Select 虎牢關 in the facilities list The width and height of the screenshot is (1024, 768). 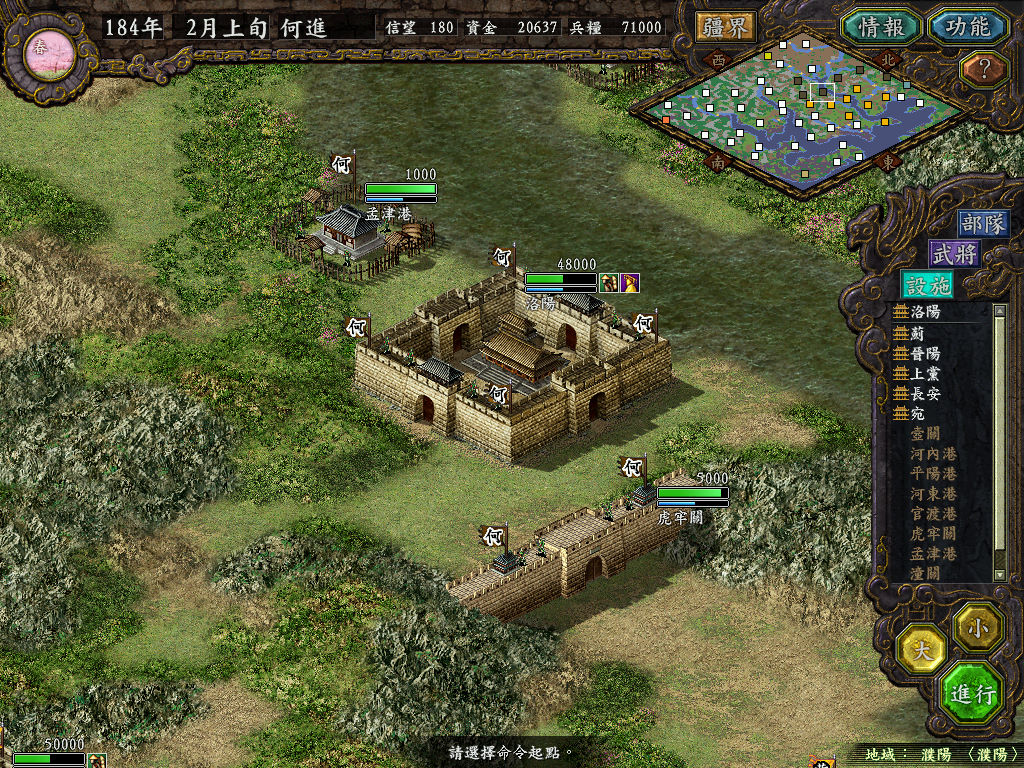tap(932, 533)
